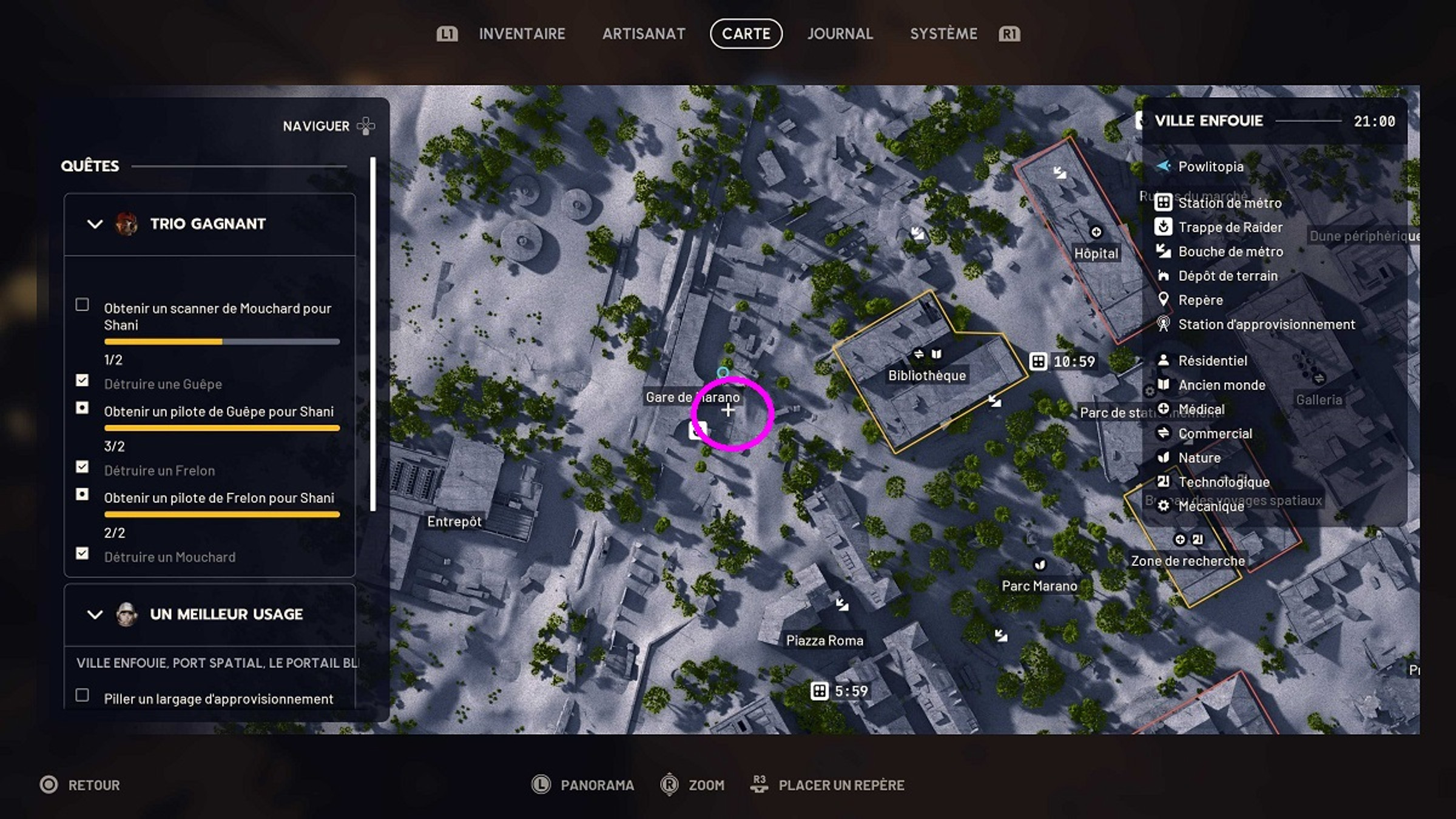1456x819 pixels.
Task: Click the Station de métro icon in the legend
Action: [x=1163, y=203]
